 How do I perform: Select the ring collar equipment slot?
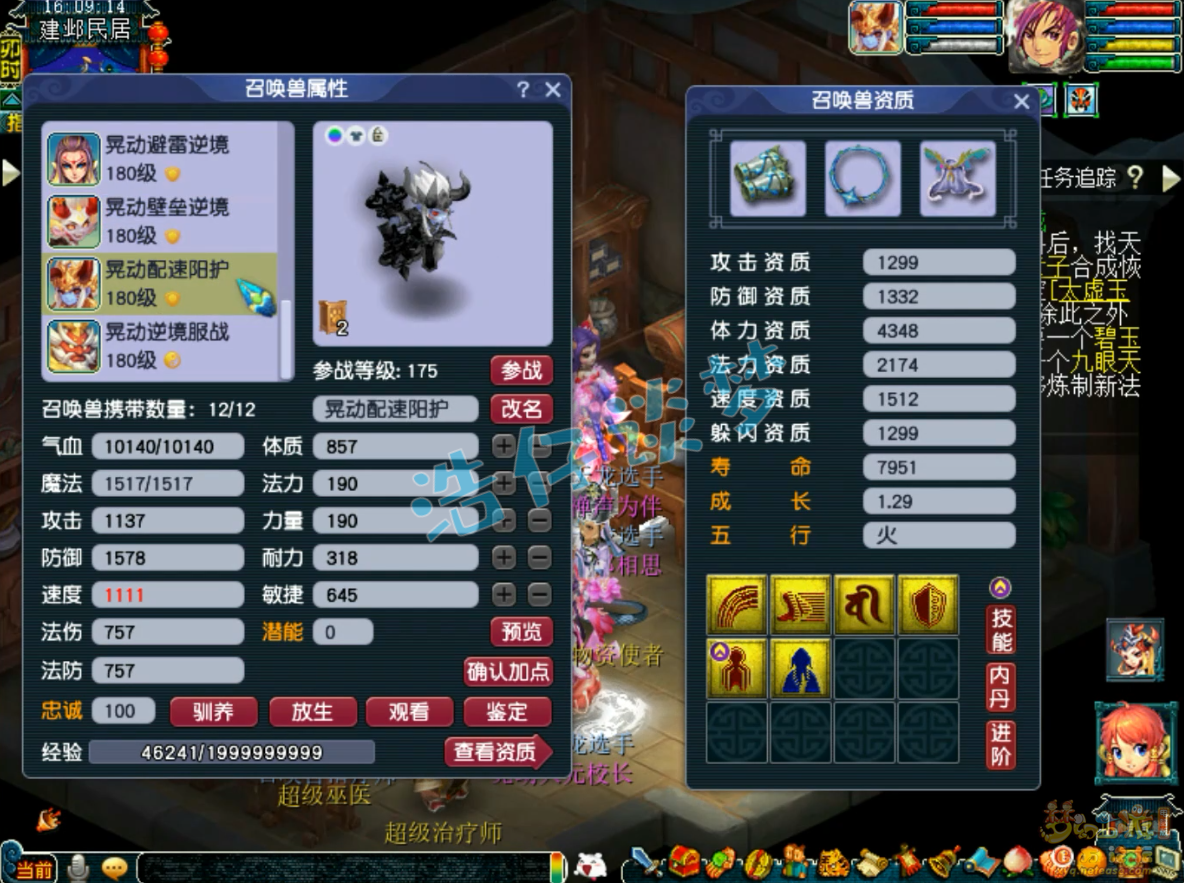tap(862, 178)
